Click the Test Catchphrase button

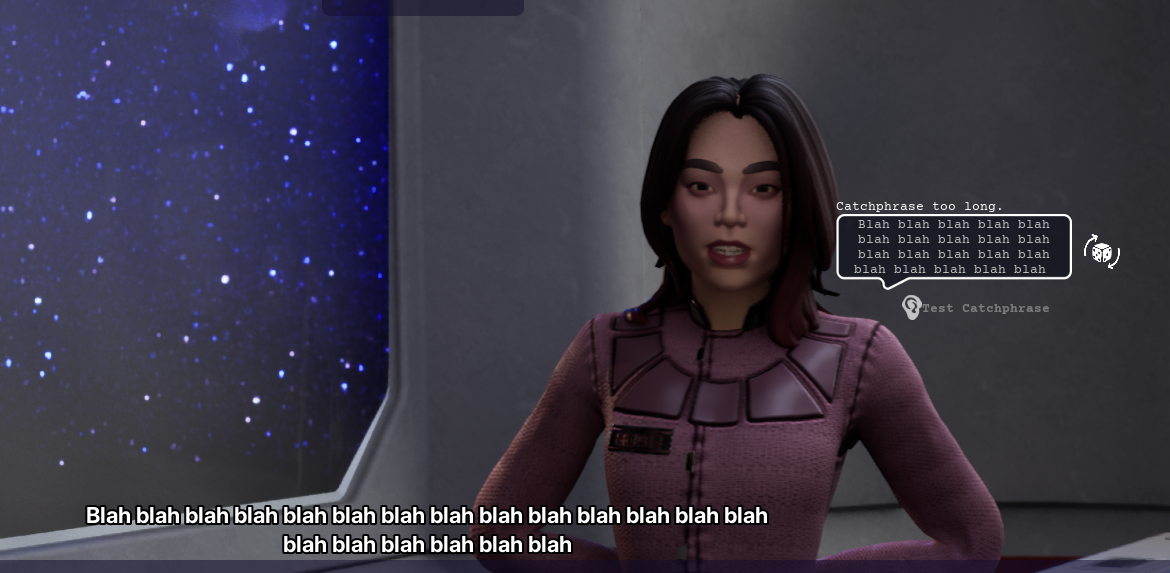coord(976,308)
